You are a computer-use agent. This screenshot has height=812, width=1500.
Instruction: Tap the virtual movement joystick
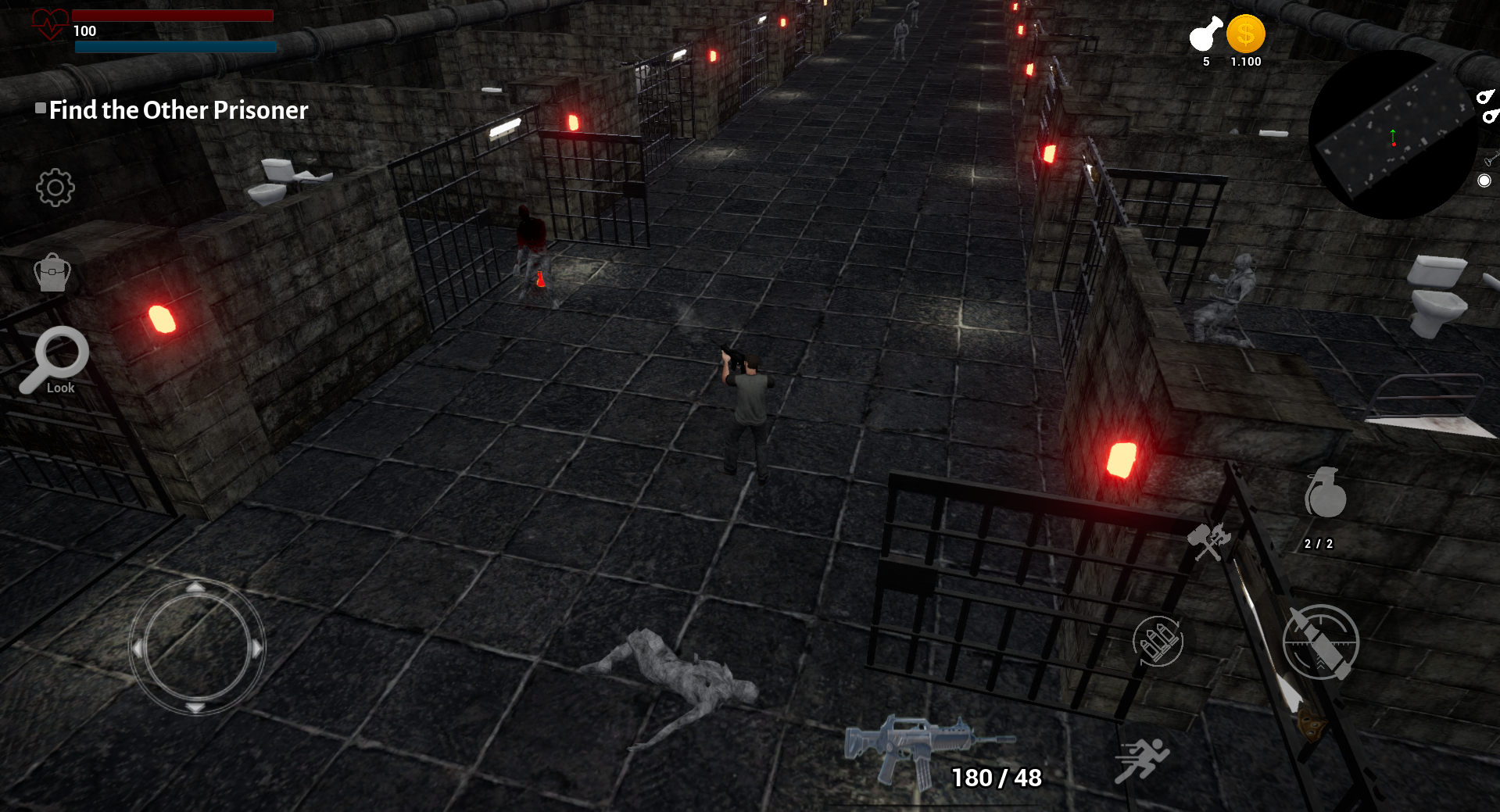[x=196, y=648]
